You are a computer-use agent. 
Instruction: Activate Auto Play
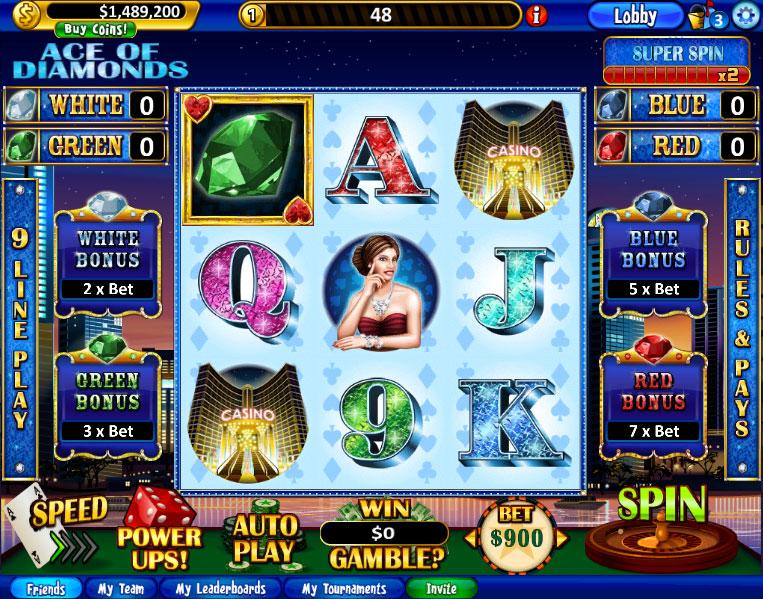point(265,537)
